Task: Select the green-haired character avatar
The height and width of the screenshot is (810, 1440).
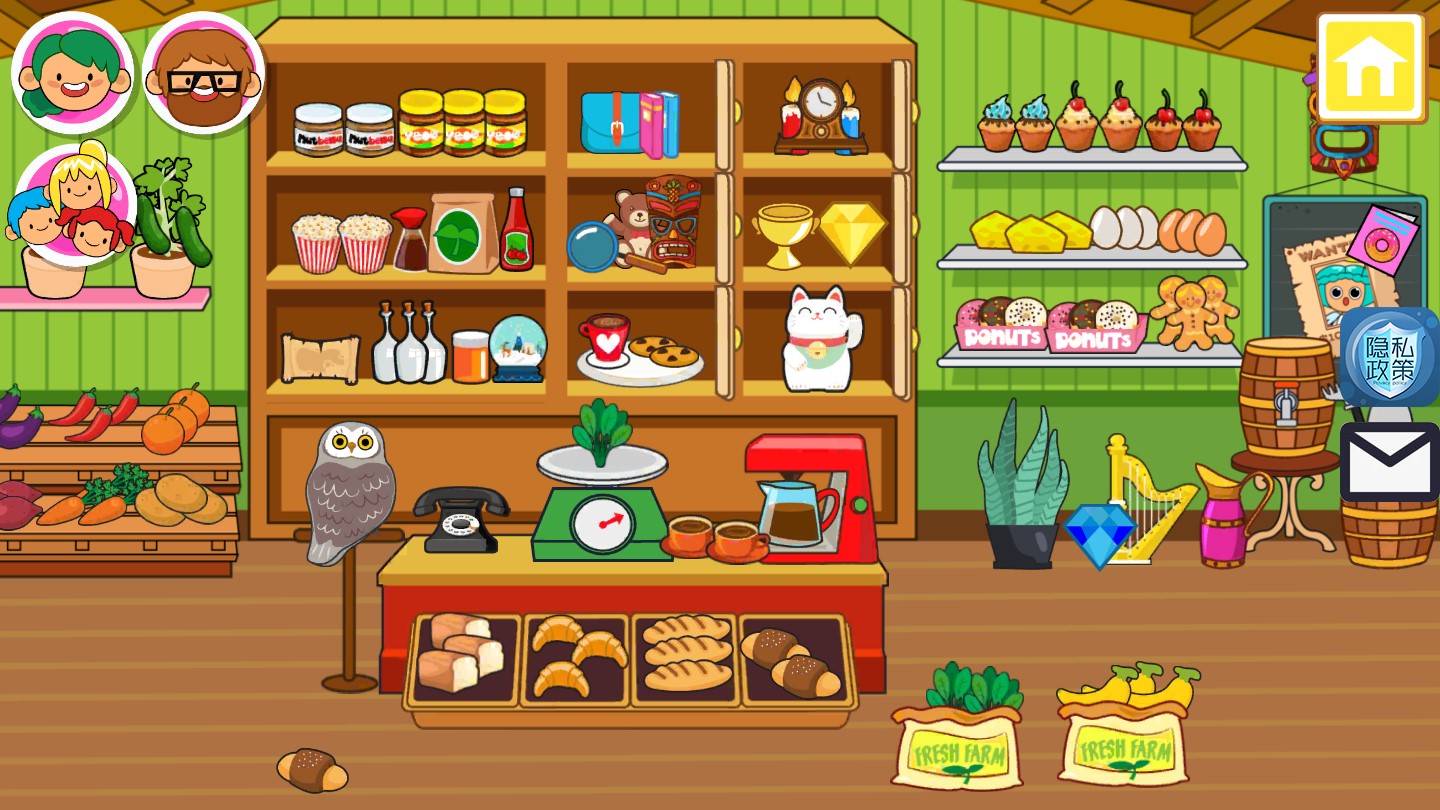Action: click(x=73, y=73)
